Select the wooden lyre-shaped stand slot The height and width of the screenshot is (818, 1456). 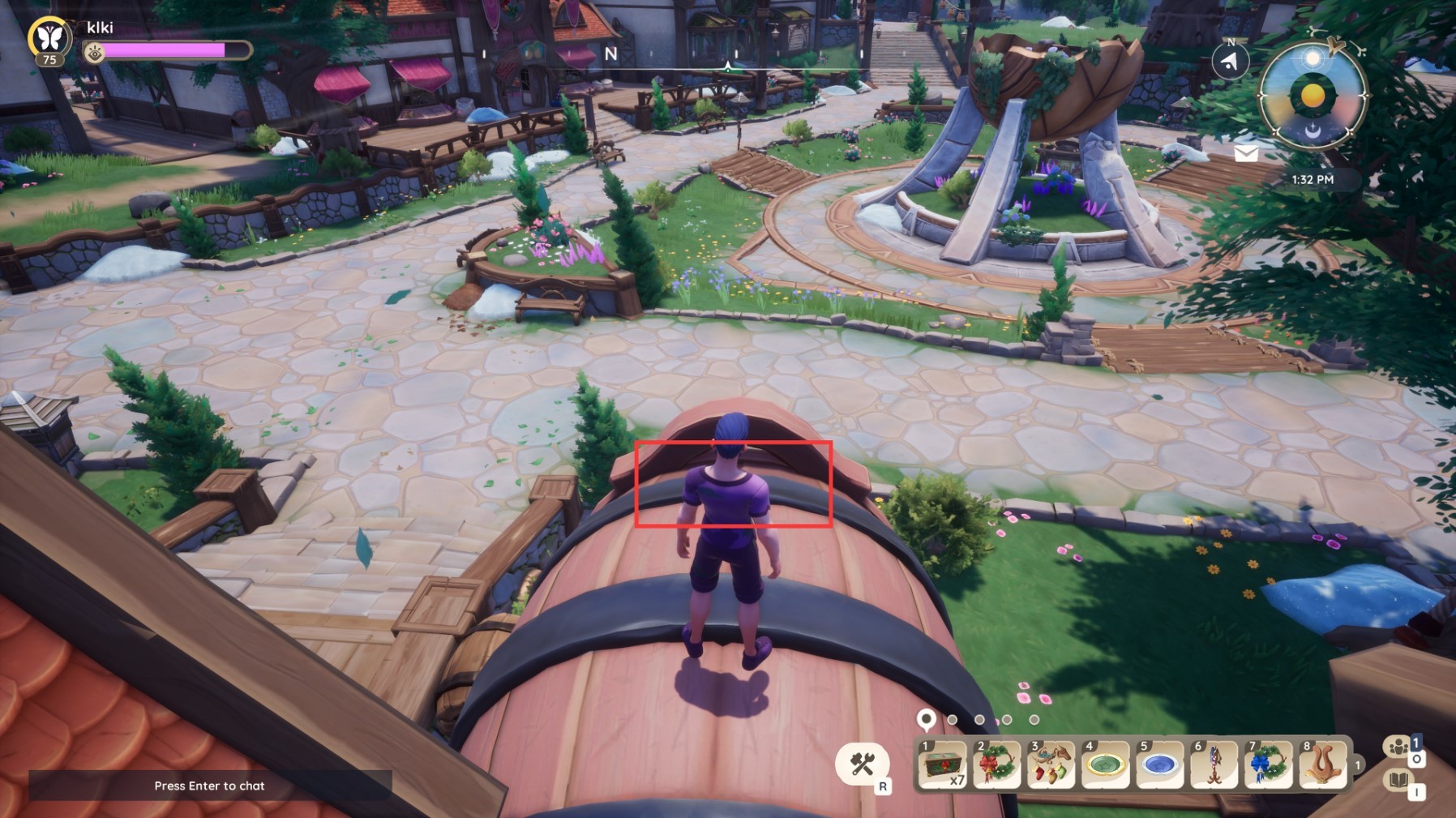point(1322,764)
